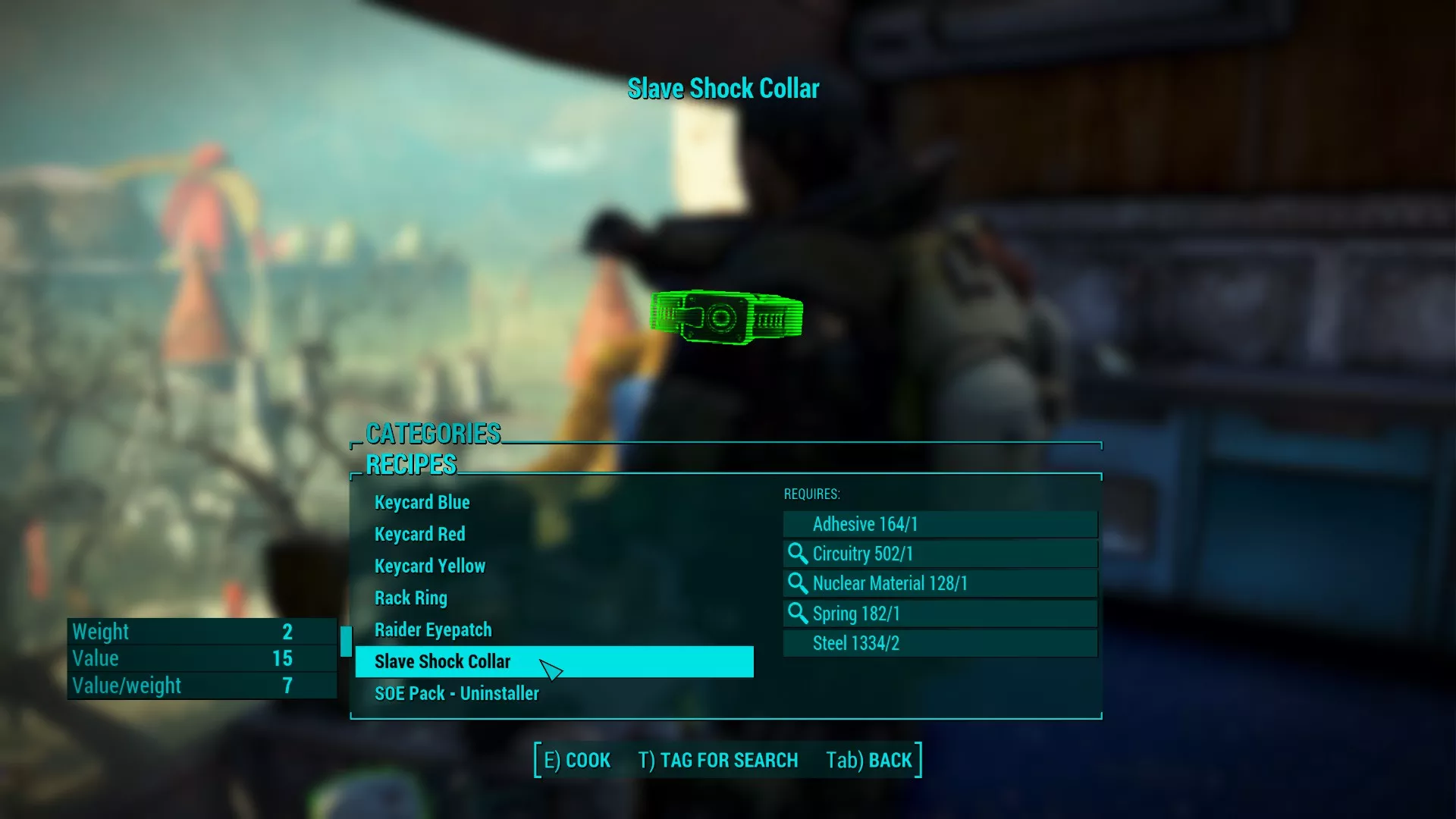Choose the Raider Eyepatch recipe
Screen dimensions: 1456x819
pyautogui.click(x=432, y=630)
